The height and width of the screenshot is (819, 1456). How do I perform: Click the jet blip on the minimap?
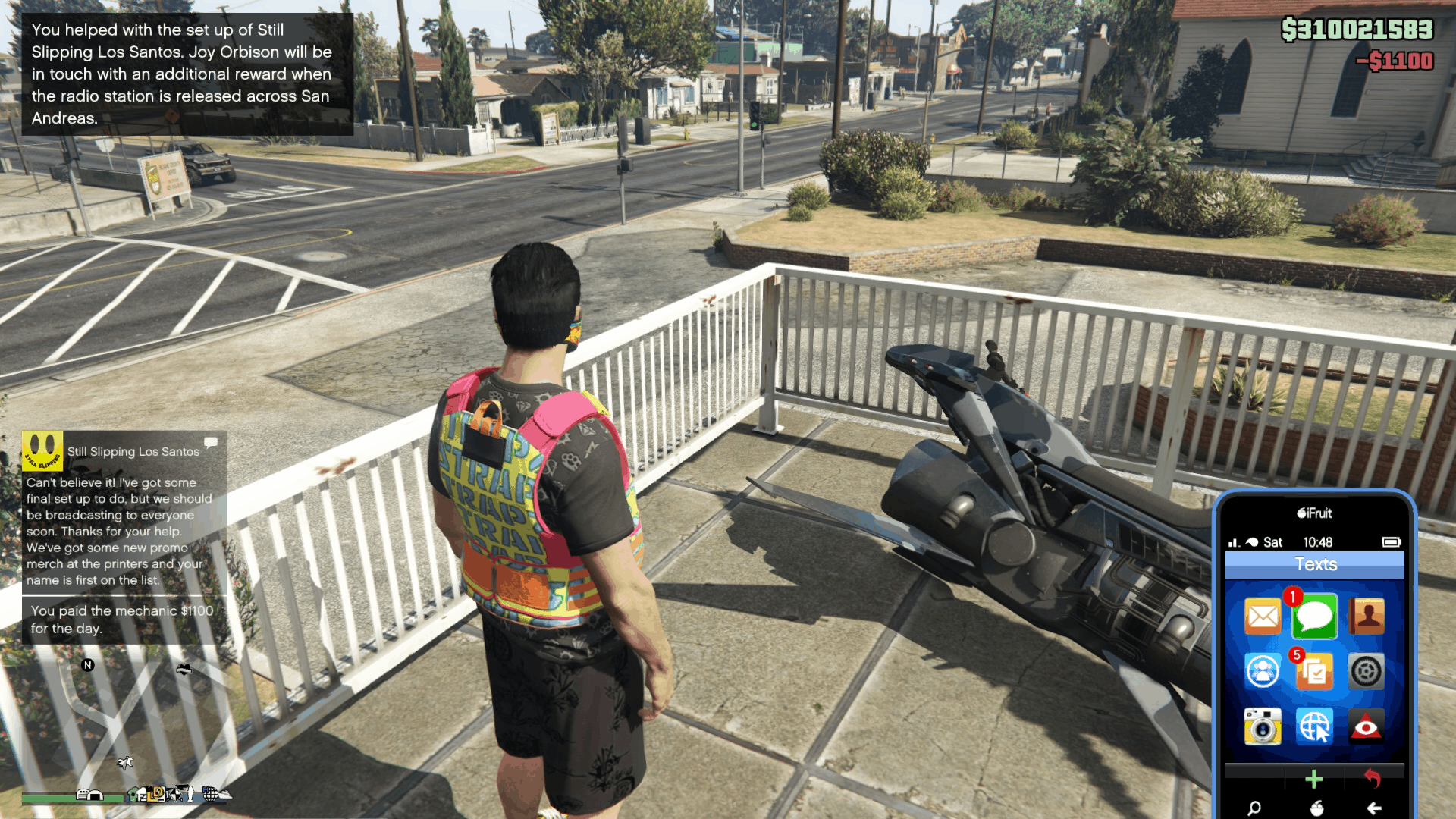125,762
